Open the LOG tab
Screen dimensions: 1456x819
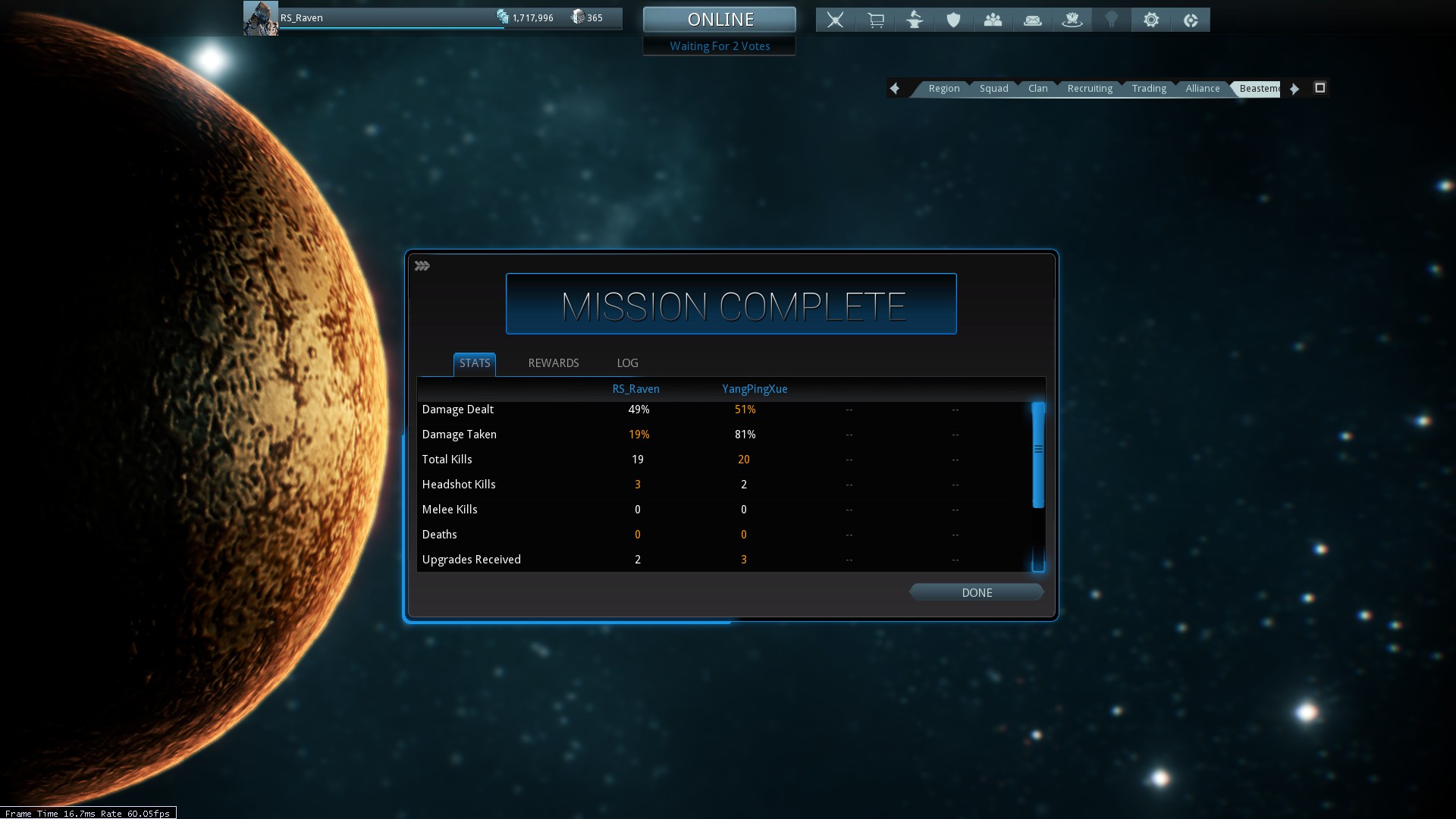click(x=627, y=363)
